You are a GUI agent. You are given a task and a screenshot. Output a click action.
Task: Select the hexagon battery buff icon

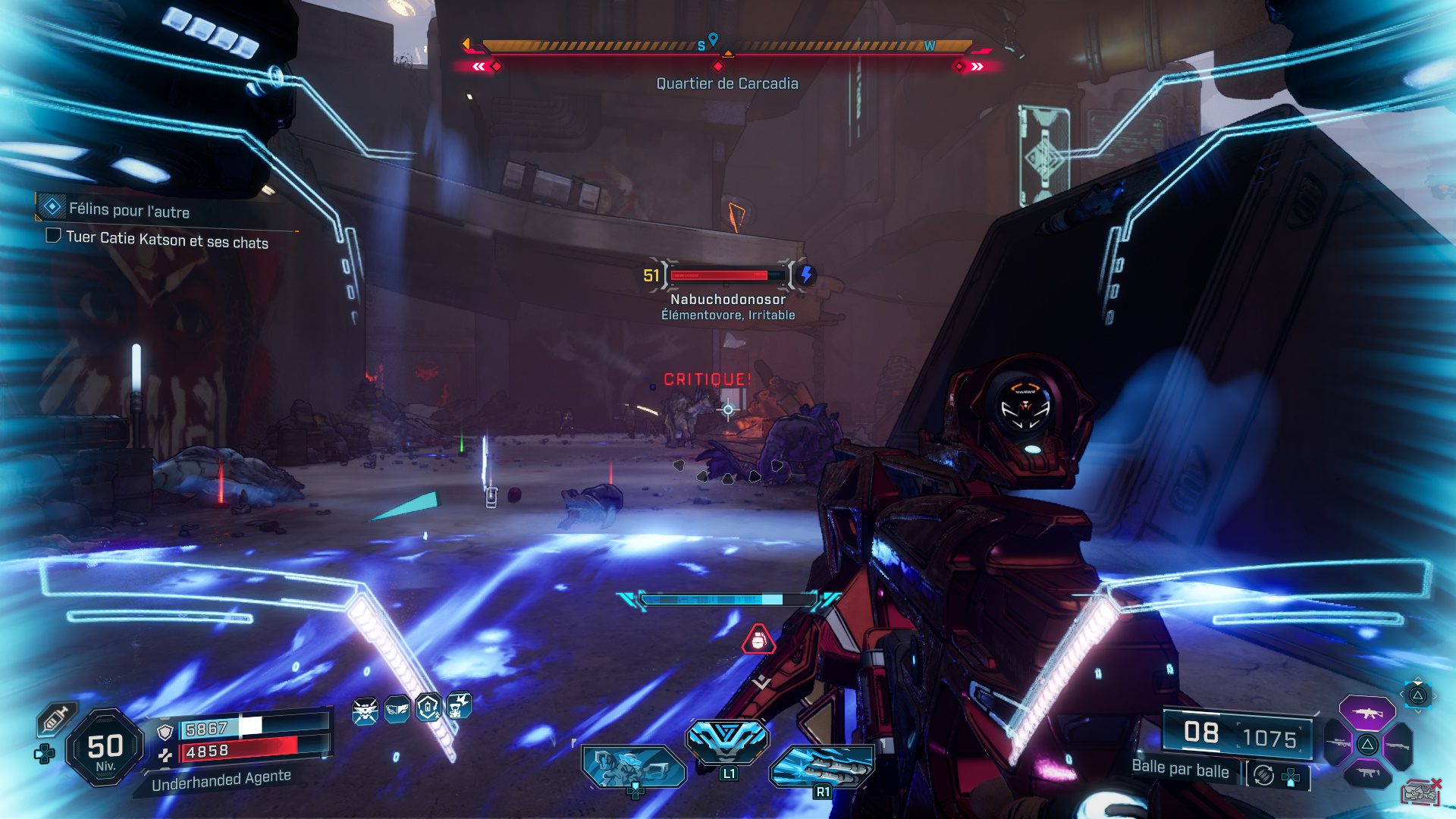click(x=428, y=708)
